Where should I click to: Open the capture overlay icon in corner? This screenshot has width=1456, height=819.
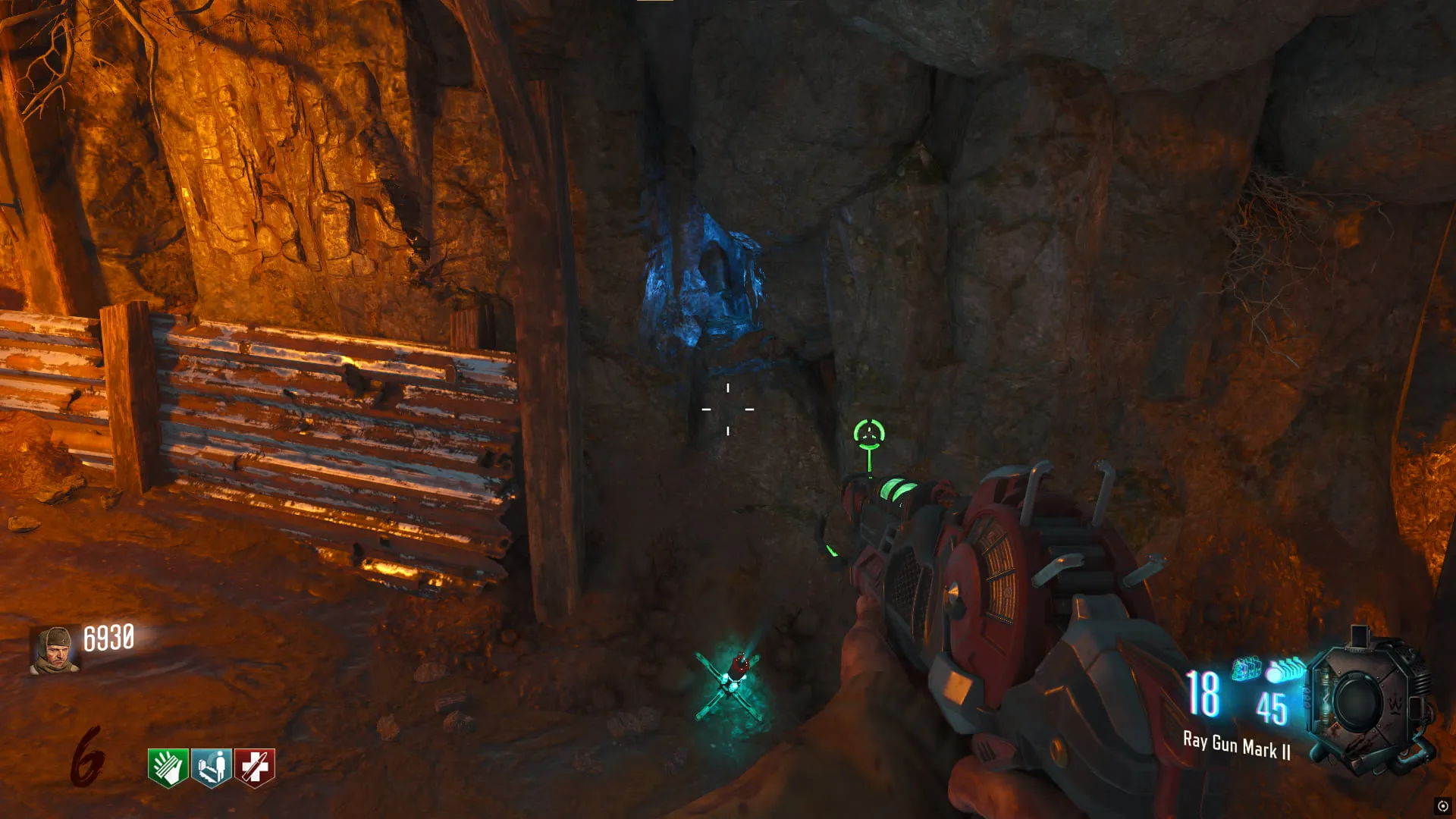[1443, 806]
